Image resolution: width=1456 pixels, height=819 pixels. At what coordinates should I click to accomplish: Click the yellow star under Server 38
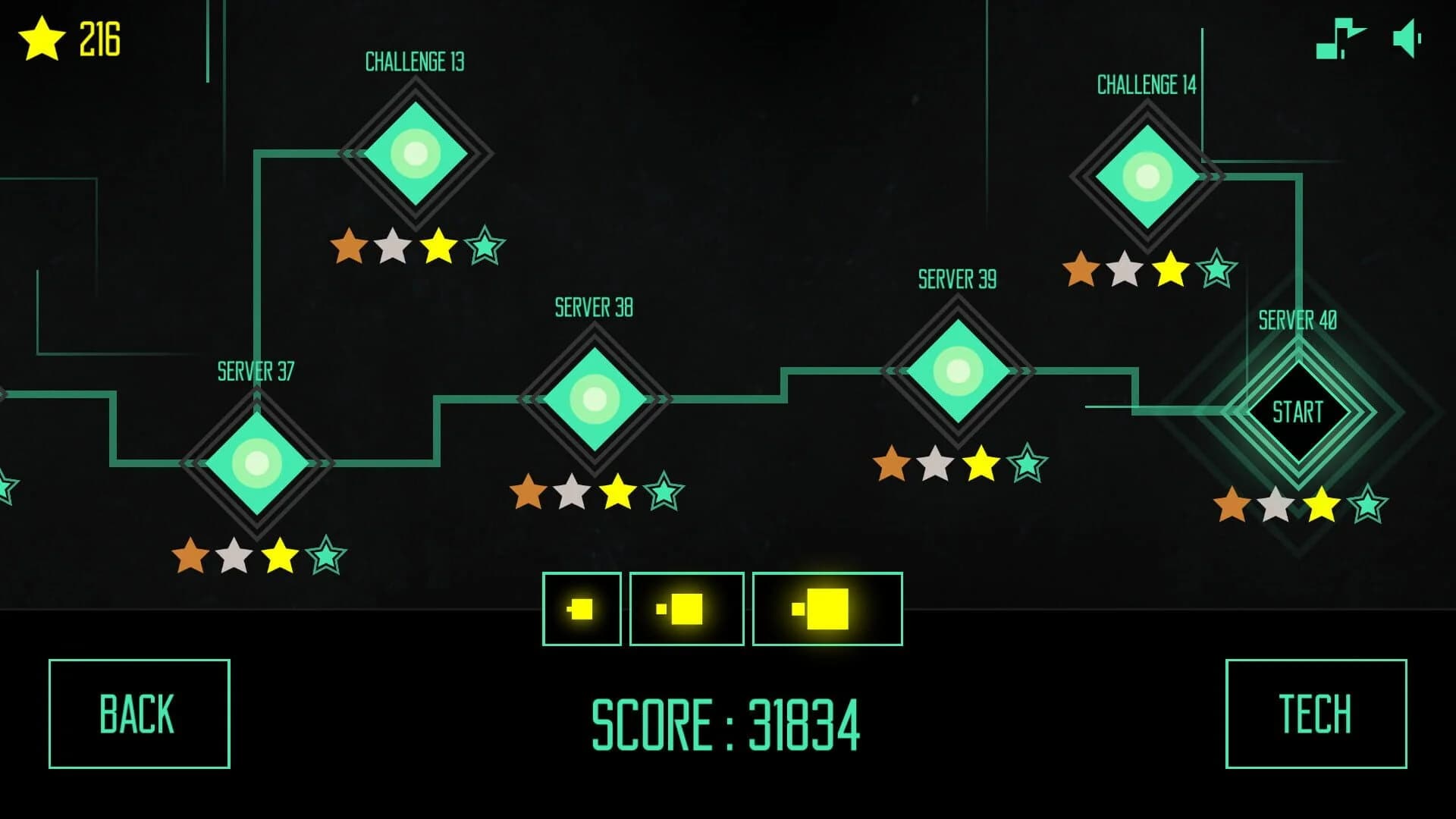click(615, 494)
